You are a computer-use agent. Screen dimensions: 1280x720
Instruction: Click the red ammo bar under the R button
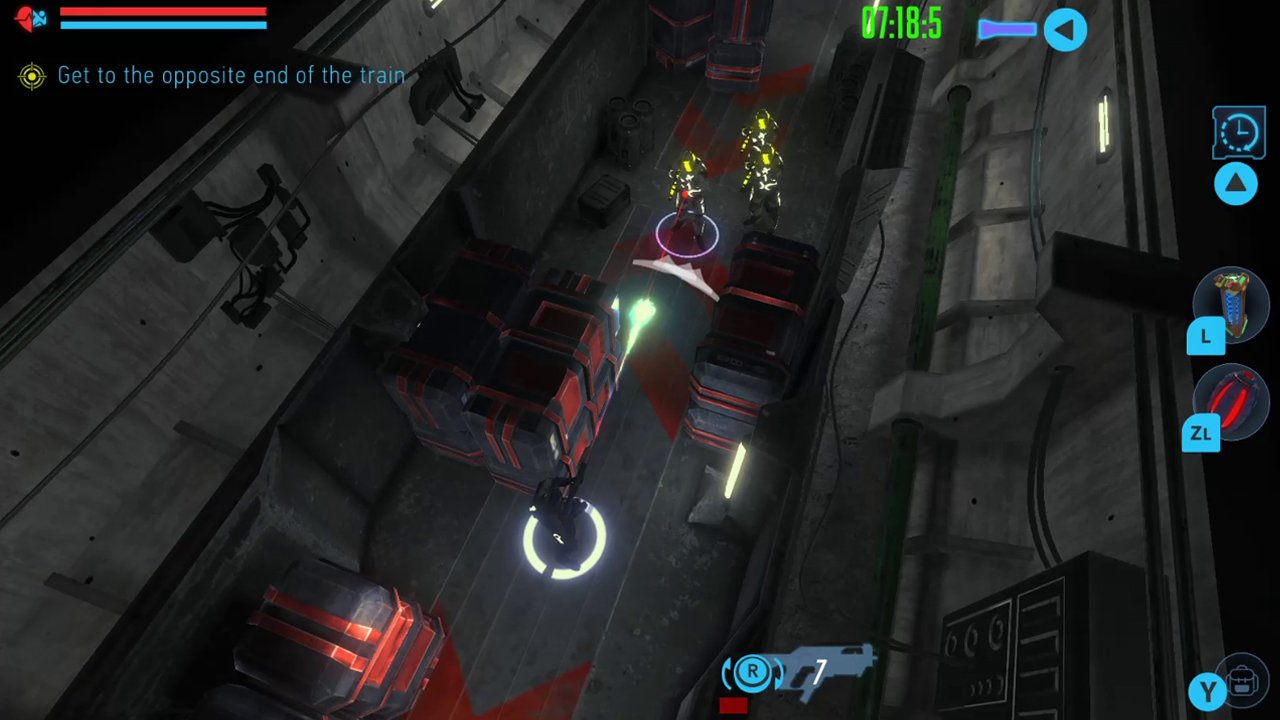(732, 705)
